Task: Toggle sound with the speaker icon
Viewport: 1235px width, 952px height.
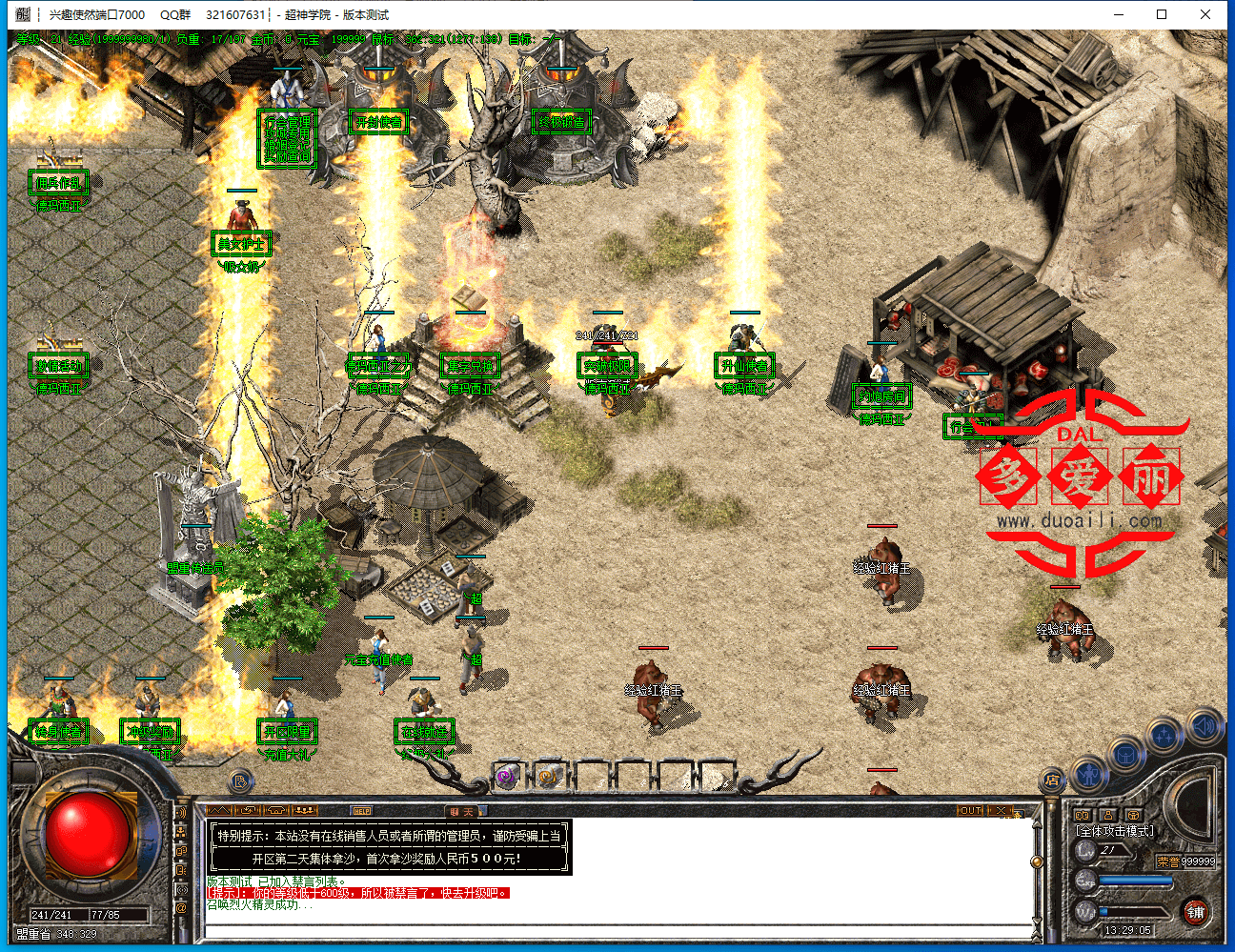Action: (1204, 726)
